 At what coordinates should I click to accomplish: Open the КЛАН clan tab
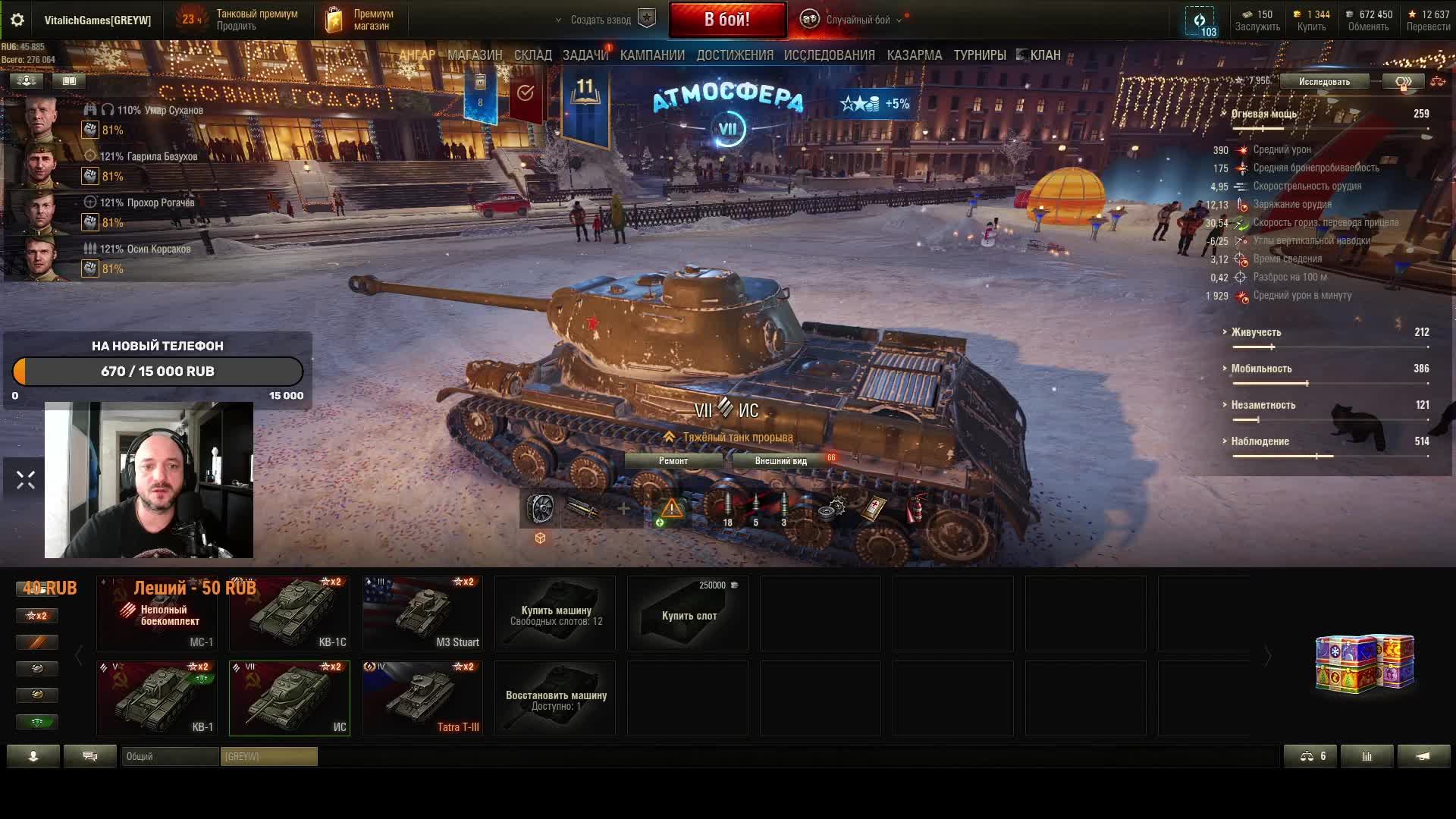click(1044, 55)
